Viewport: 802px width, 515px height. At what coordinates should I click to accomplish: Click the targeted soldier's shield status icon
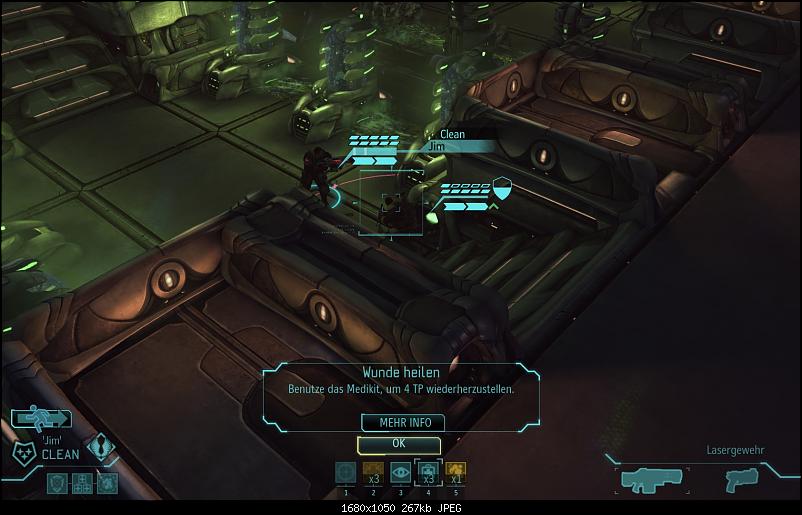pyautogui.click(x=503, y=187)
